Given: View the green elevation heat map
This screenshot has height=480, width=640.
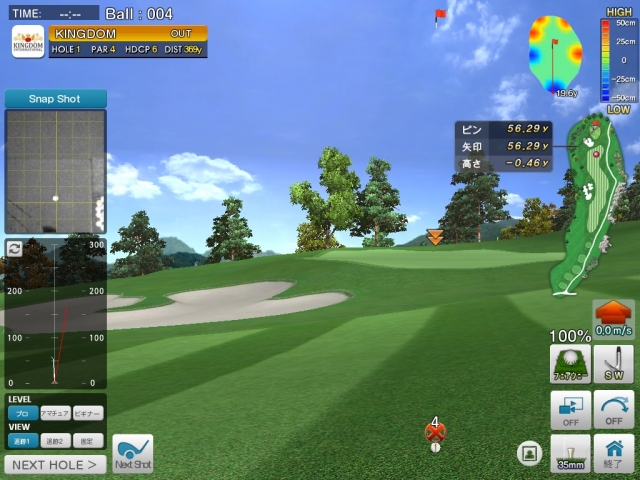Looking at the screenshot, I should [556, 55].
